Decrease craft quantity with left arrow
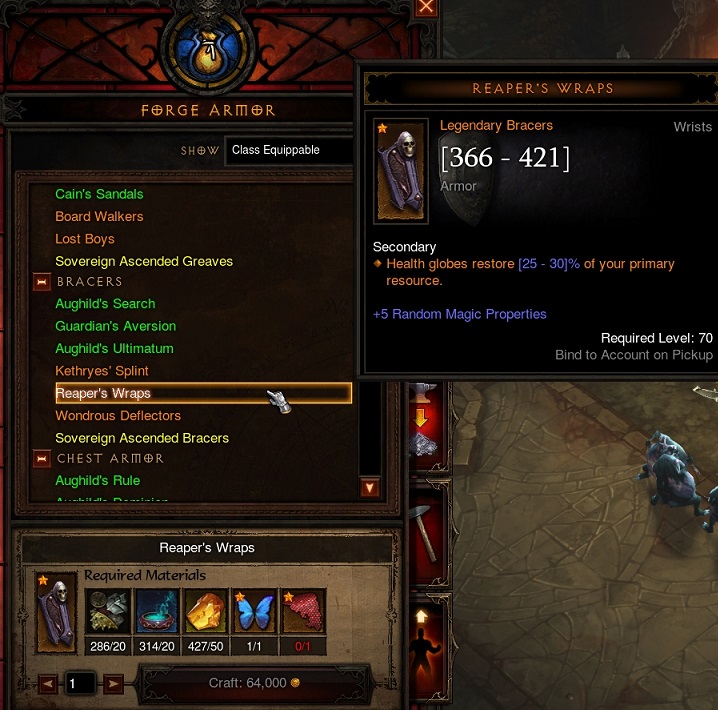 [48, 684]
